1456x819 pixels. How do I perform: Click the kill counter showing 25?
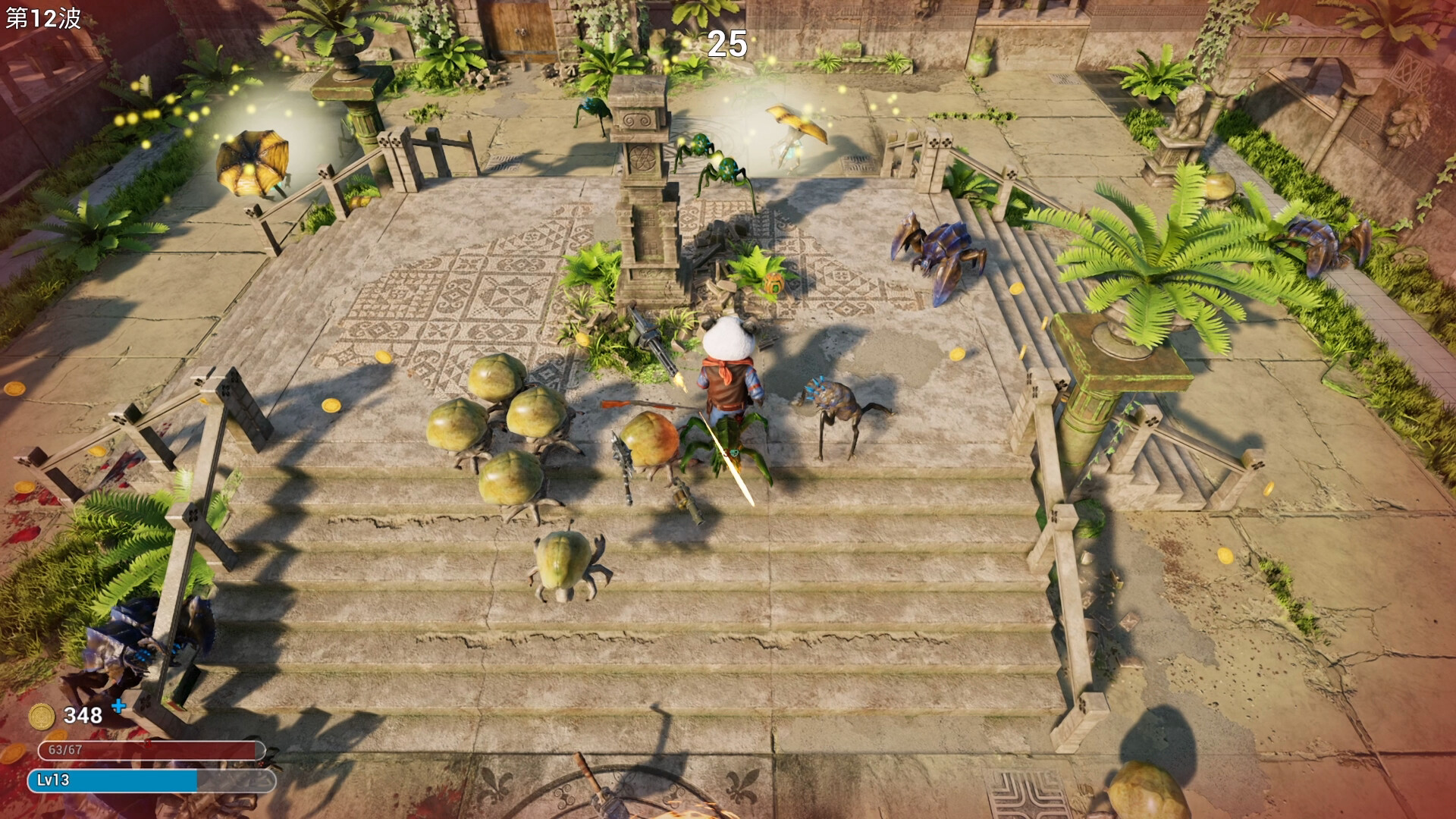pos(726,43)
